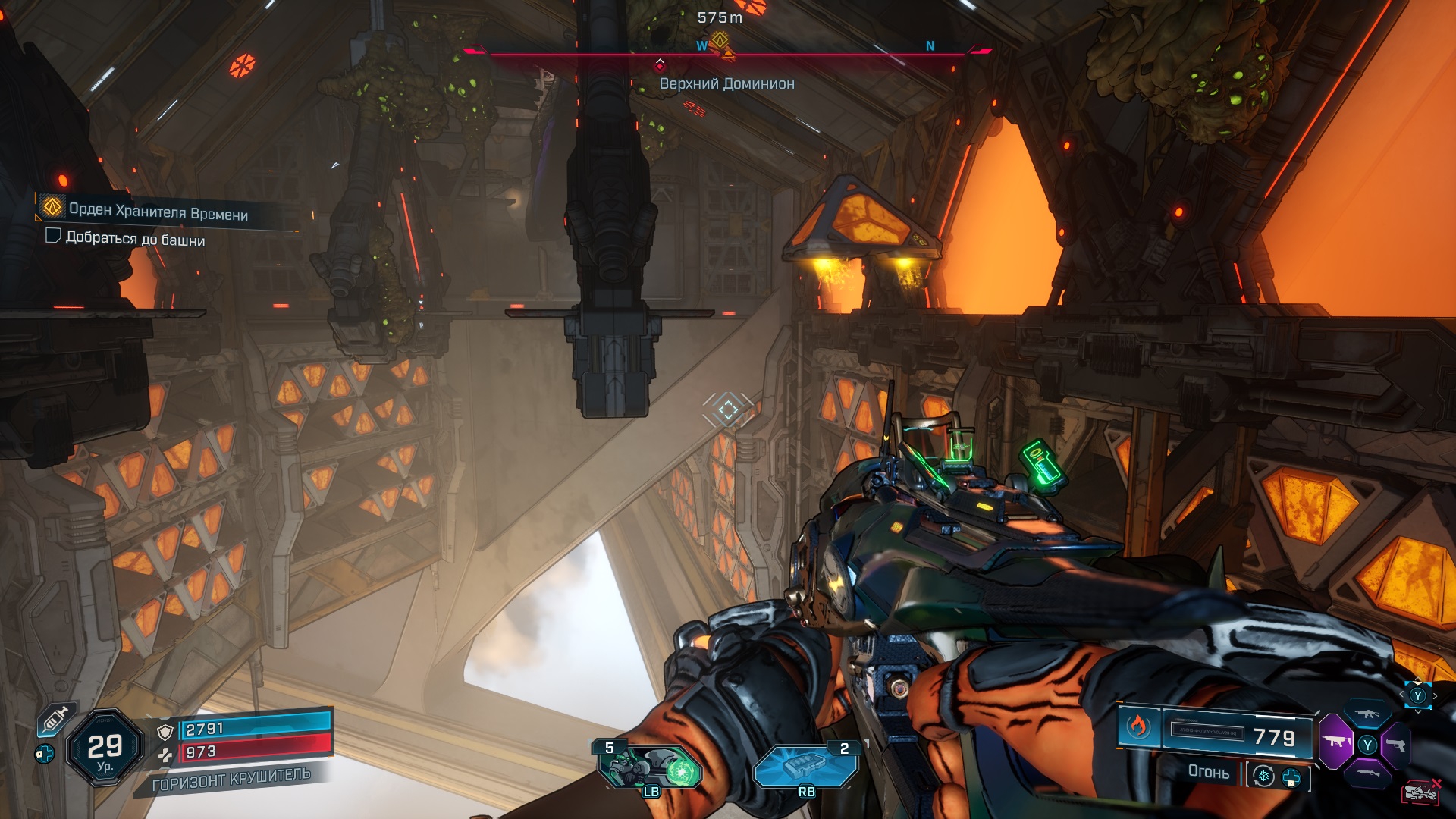Image resolution: width=1456 pixels, height=819 pixels.
Task: Switch to the cryo element mode
Action: click(x=1263, y=777)
